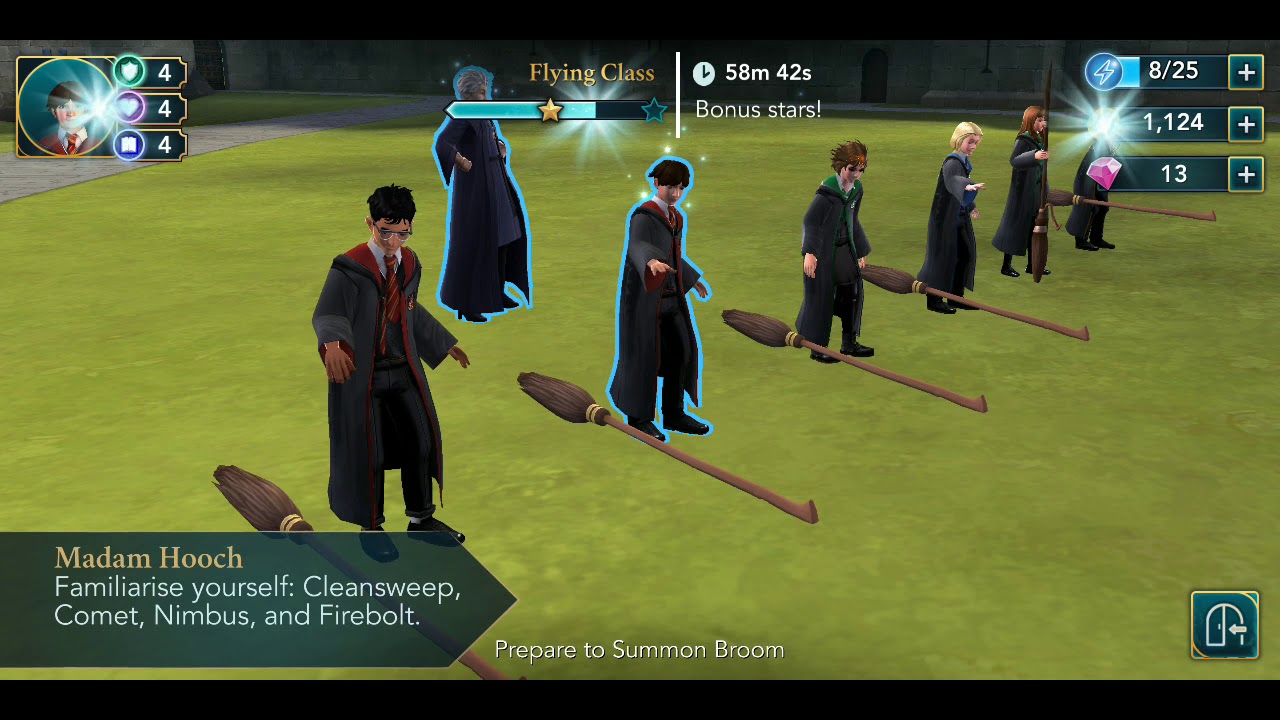Viewport: 1280px width, 720px height.
Task: Tap the pink gem currency icon
Action: click(x=1104, y=175)
